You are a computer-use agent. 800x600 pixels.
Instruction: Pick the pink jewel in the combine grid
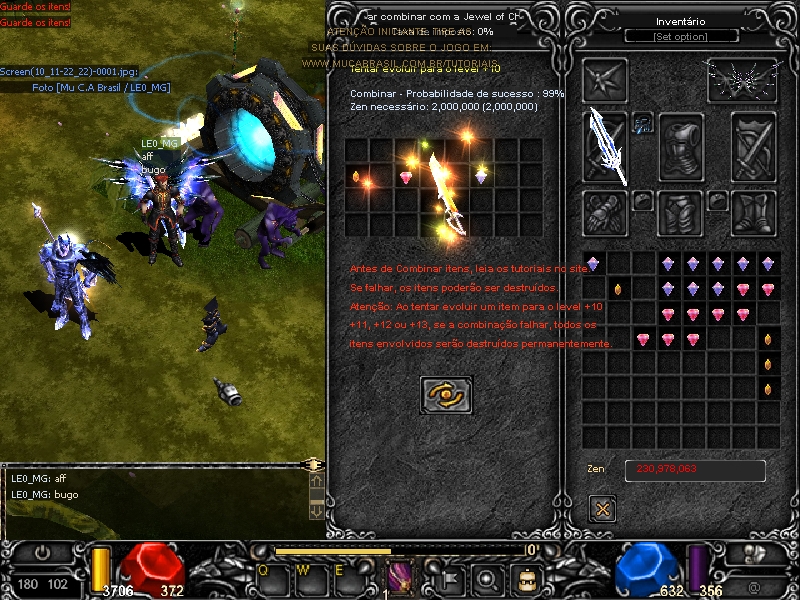(406, 177)
